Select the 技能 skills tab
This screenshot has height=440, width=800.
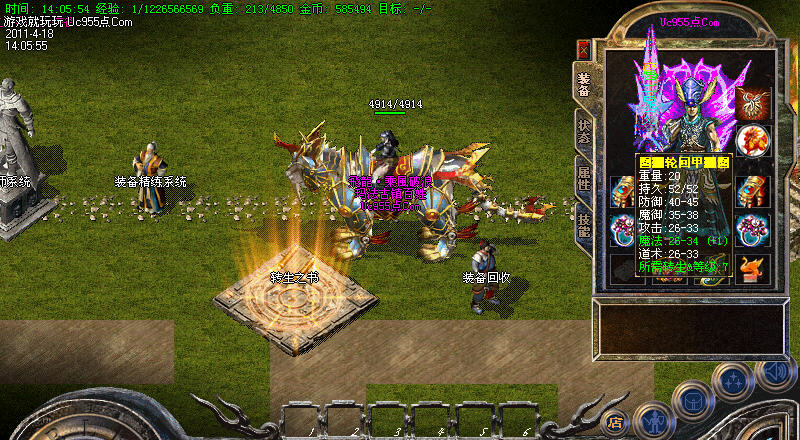(x=583, y=224)
